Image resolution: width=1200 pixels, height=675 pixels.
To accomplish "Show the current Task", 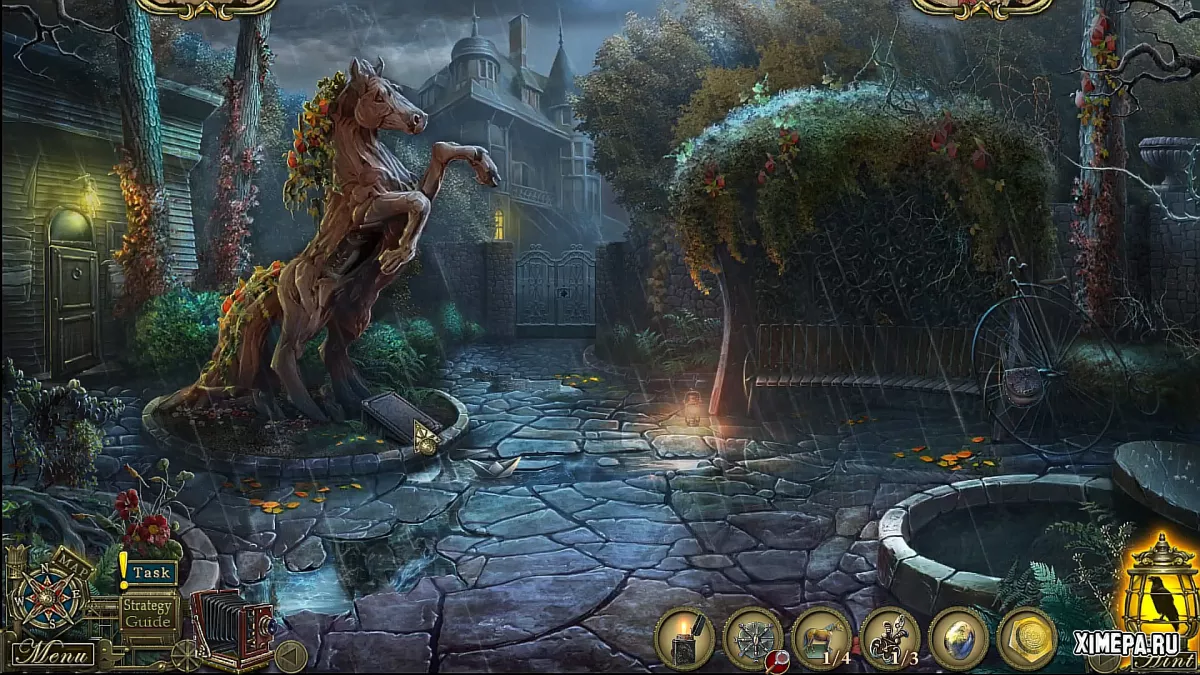I will pyautogui.click(x=151, y=573).
